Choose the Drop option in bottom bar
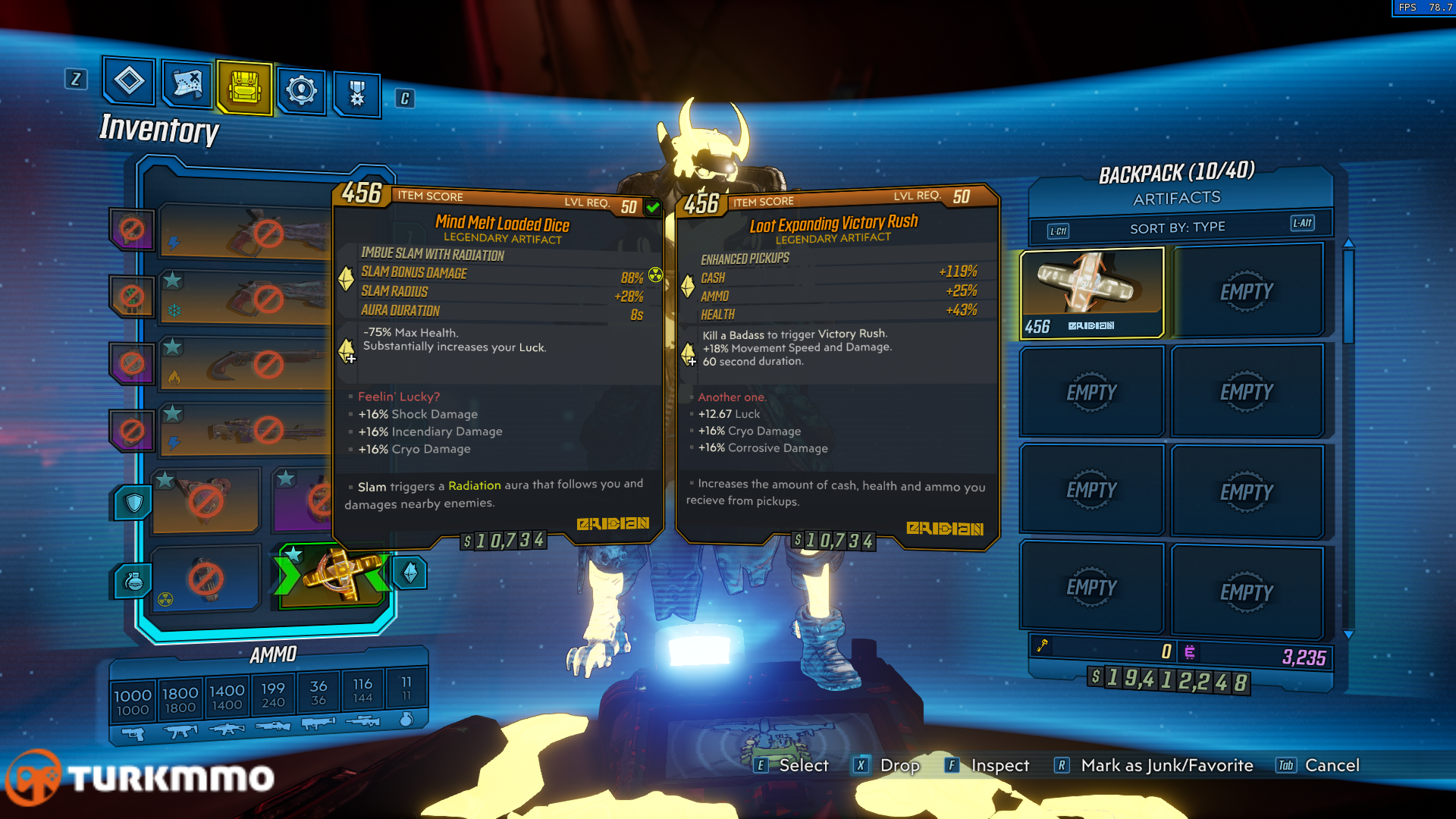 point(899,765)
